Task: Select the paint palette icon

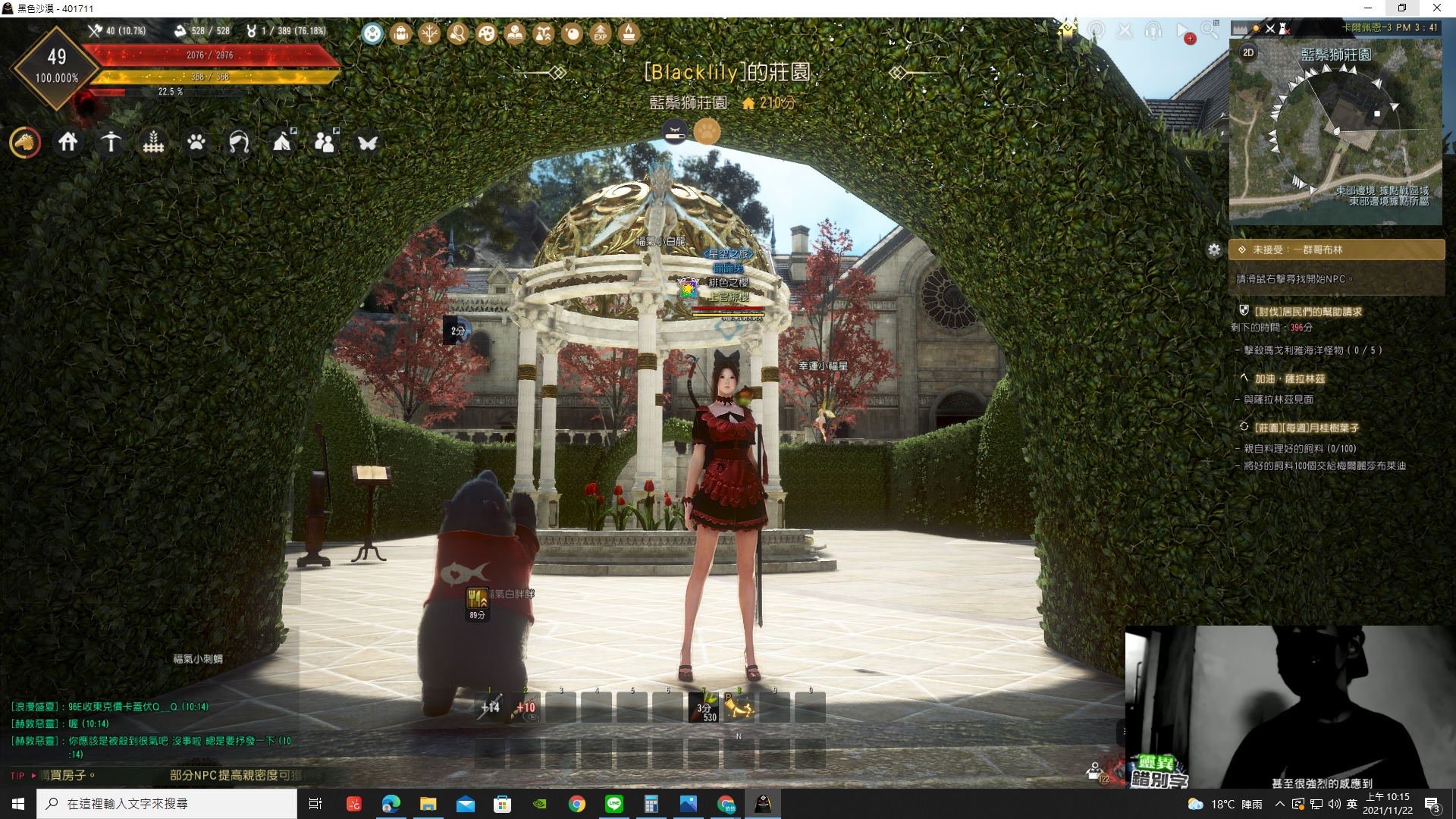Action: pyautogui.click(x=487, y=33)
